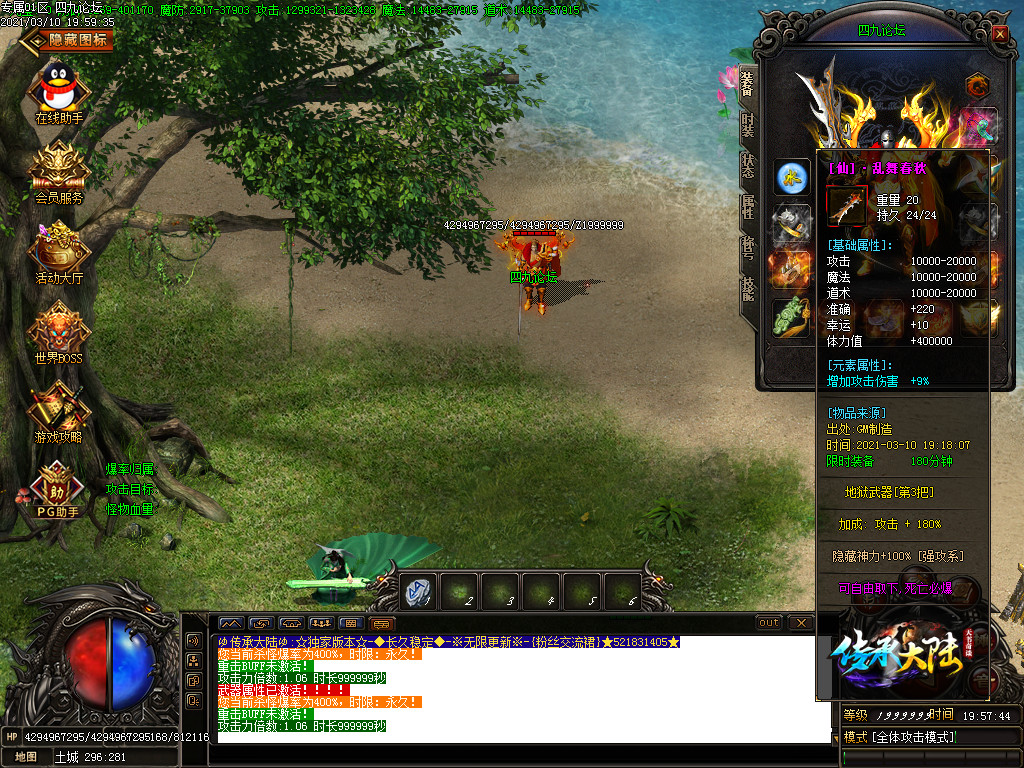Screen dimensions: 1024x768
Task: Click the chat panel's out button
Action: click(768, 623)
